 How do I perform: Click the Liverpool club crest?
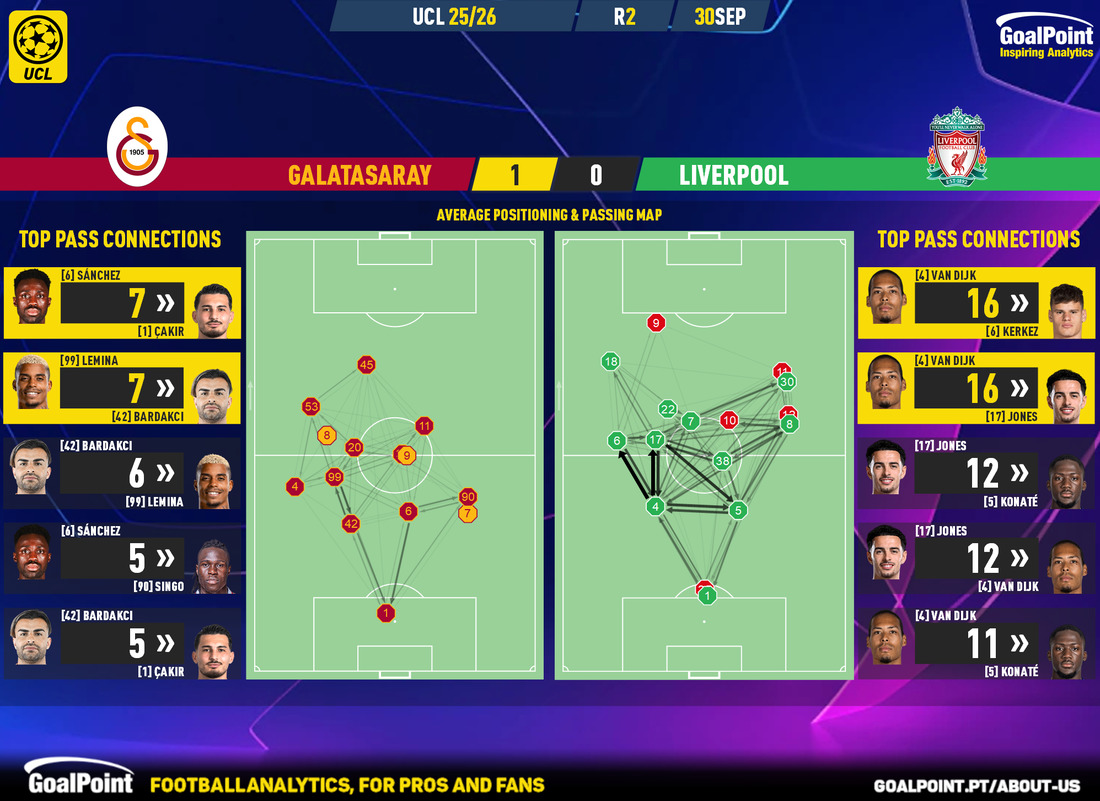(957, 146)
